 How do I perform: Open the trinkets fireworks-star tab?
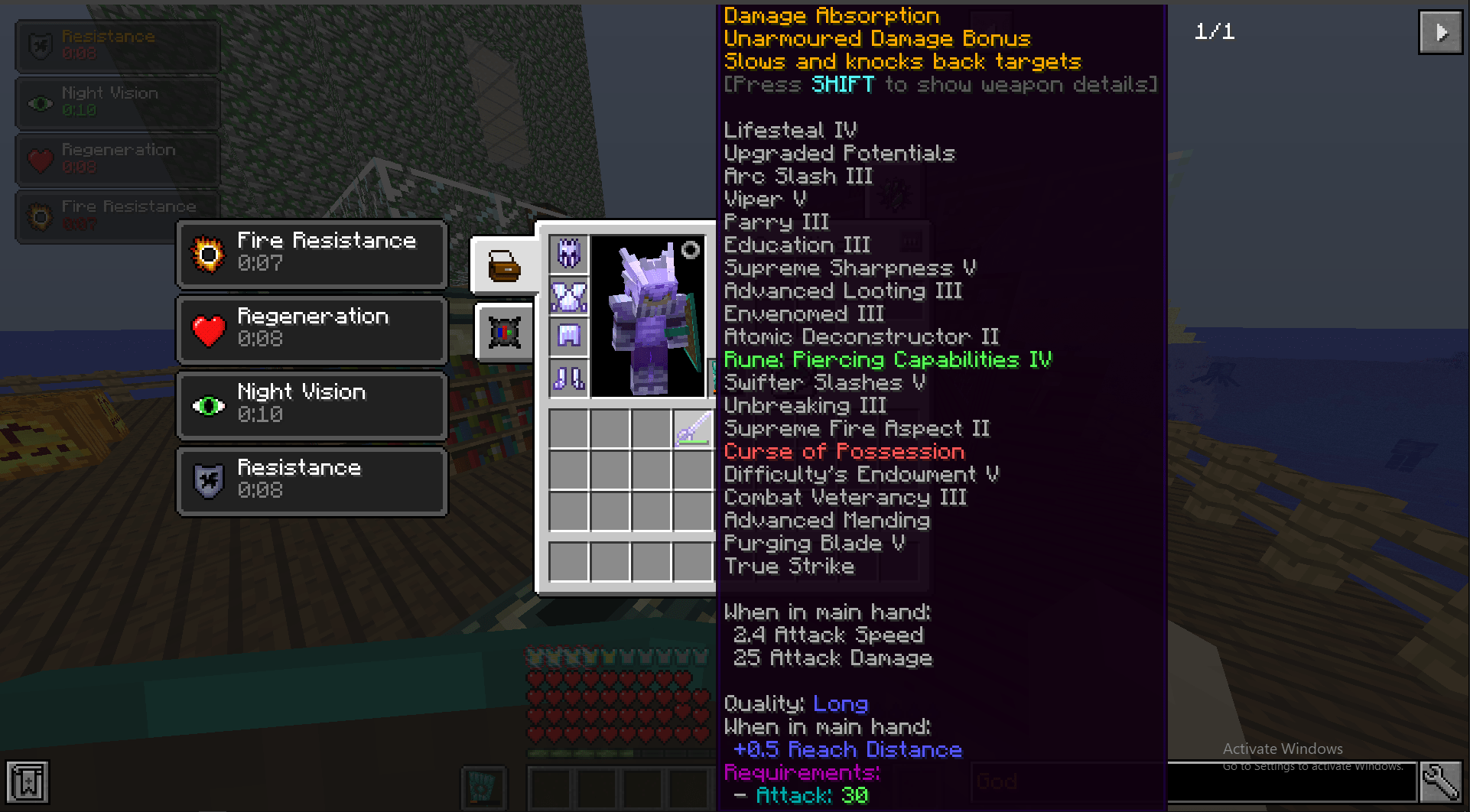pos(504,333)
